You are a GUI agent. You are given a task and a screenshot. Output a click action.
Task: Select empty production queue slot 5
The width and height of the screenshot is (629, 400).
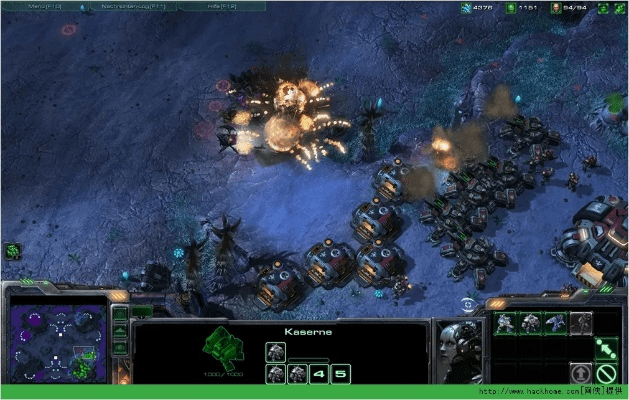click(x=341, y=374)
